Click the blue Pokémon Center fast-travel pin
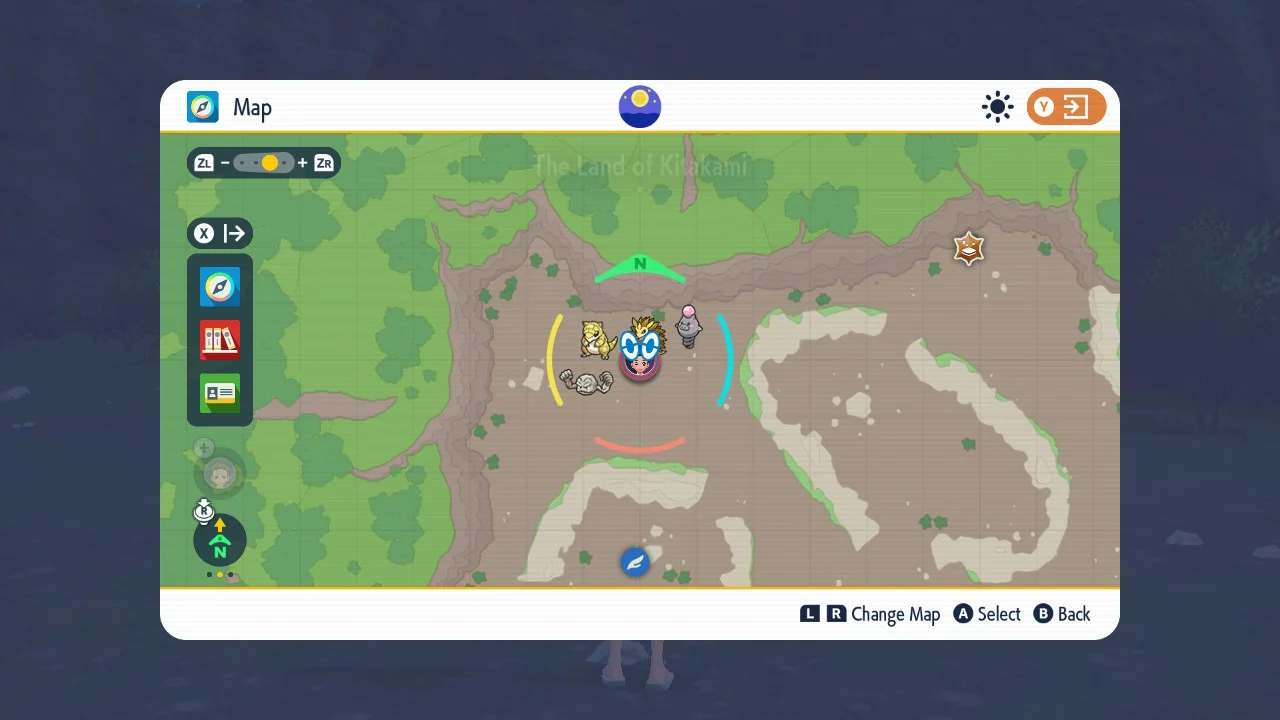This screenshot has height=720, width=1280. pyautogui.click(x=636, y=561)
